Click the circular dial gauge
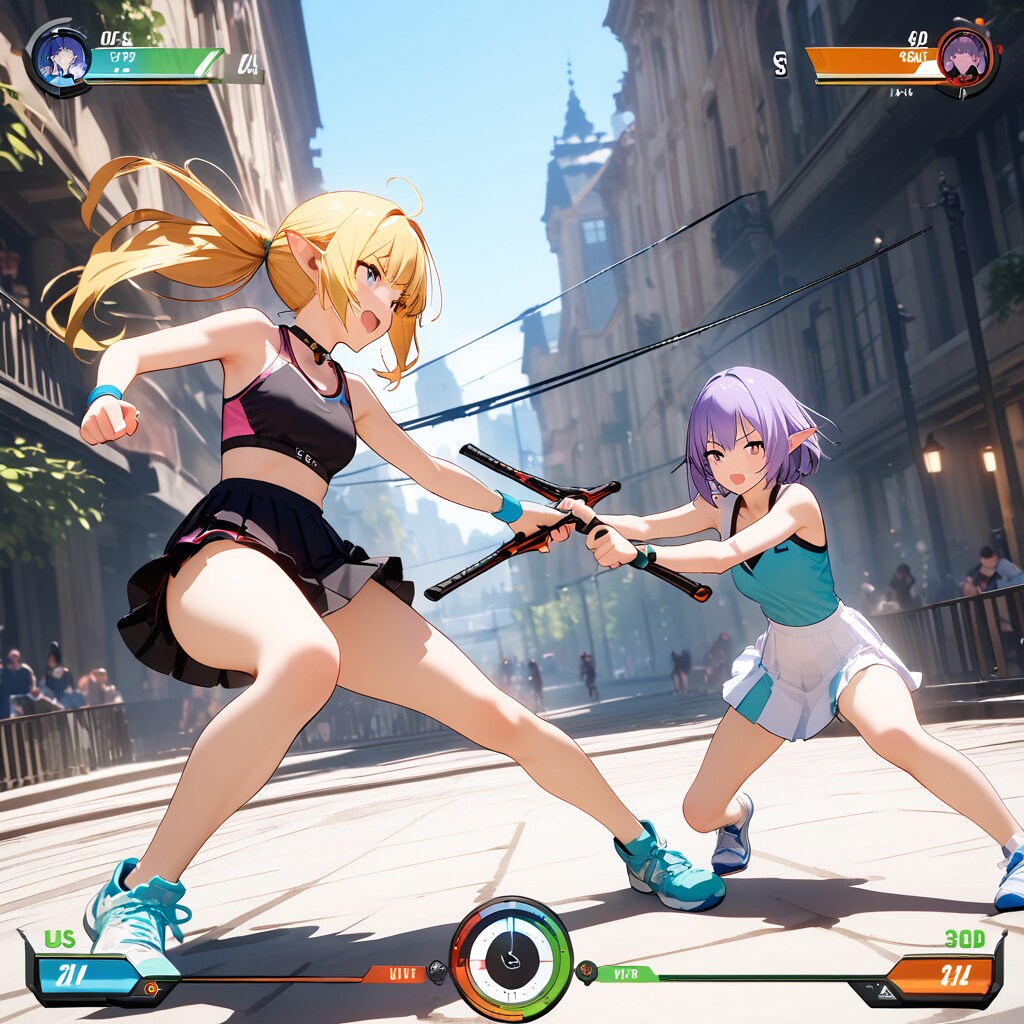Image resolution: width=1024 pixels, height=1024 pixels. coord(511,957)
